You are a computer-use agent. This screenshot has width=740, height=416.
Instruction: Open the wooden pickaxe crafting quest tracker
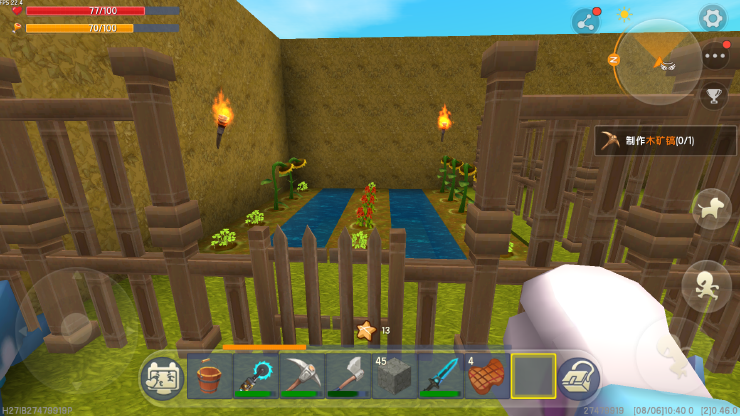(x=665, y=141)
